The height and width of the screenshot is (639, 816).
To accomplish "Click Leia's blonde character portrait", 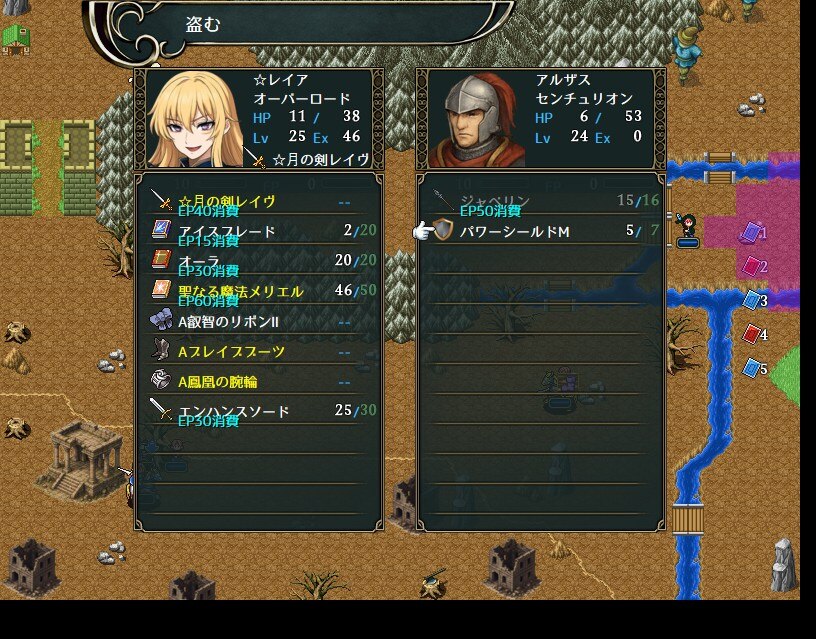I will [195, 118].
